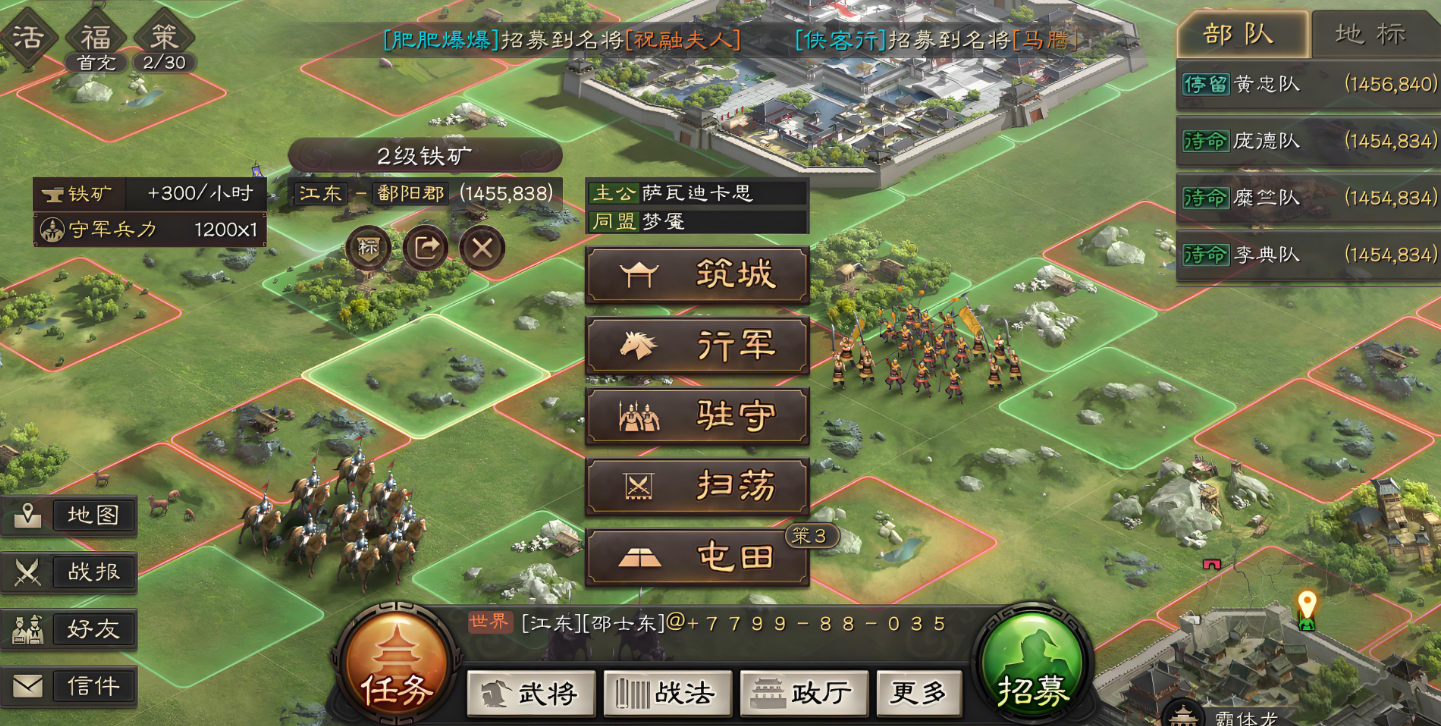Viewport: 1441px width, 726px height.
Task: Choose 筑城 to build a city
Action: pos(697,275)
